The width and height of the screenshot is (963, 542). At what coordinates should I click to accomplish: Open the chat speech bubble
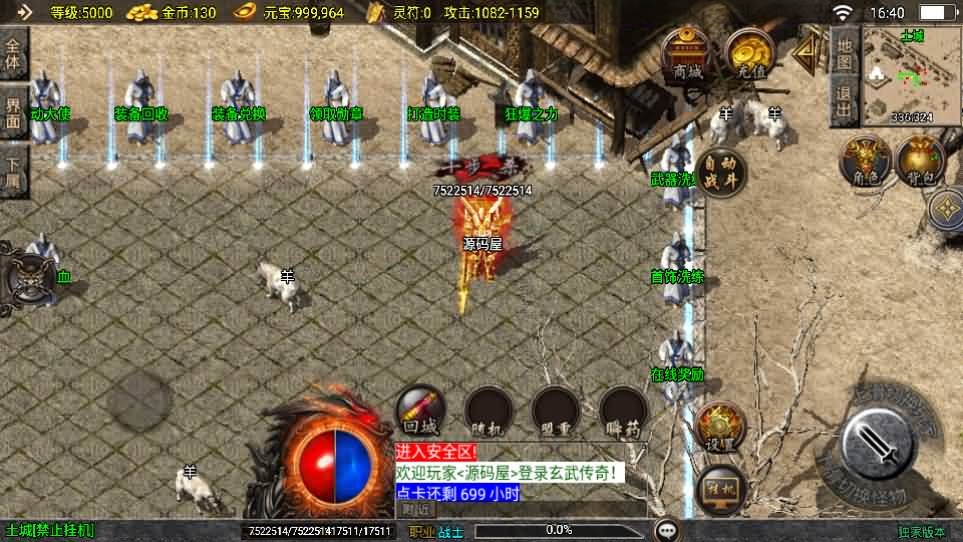click(x=667, y=530)
